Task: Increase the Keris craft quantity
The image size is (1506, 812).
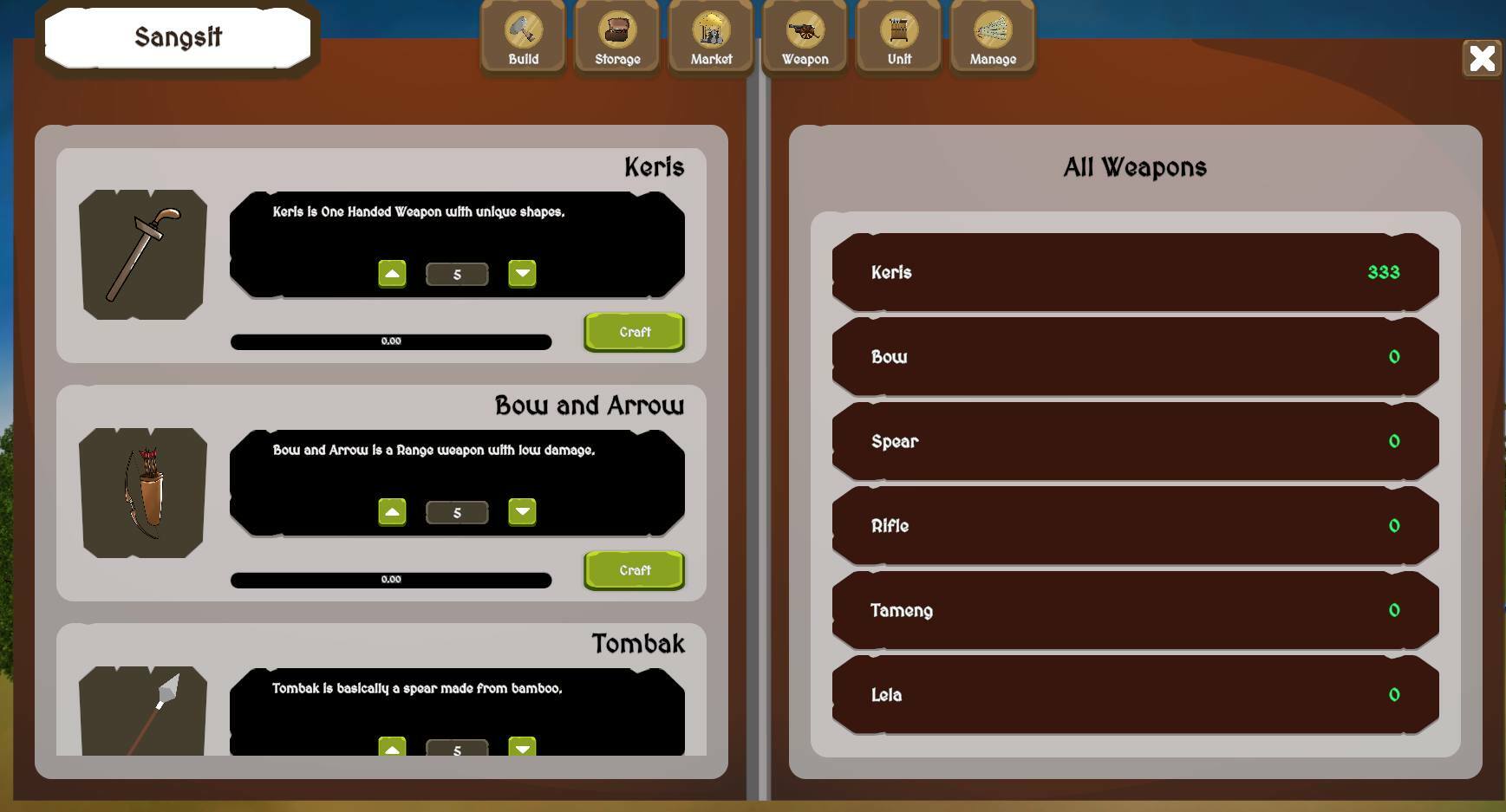Action: pos(392,273)
